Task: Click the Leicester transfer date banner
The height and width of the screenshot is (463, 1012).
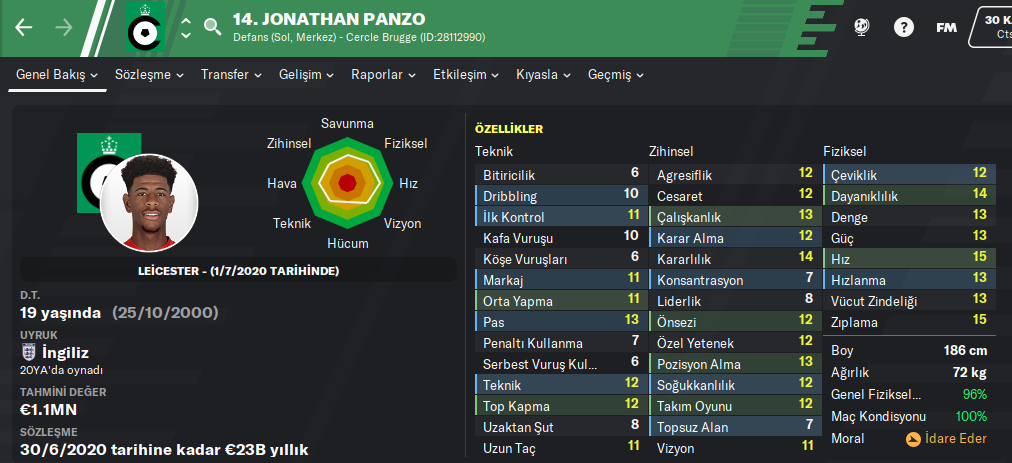Action: coord(238,271)
